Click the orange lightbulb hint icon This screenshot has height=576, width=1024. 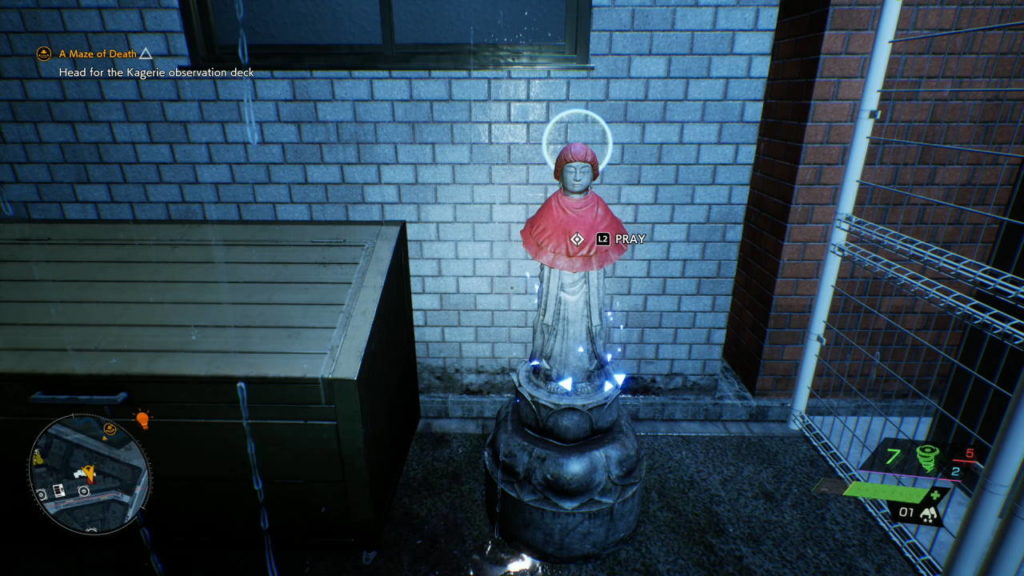point(142,420)
